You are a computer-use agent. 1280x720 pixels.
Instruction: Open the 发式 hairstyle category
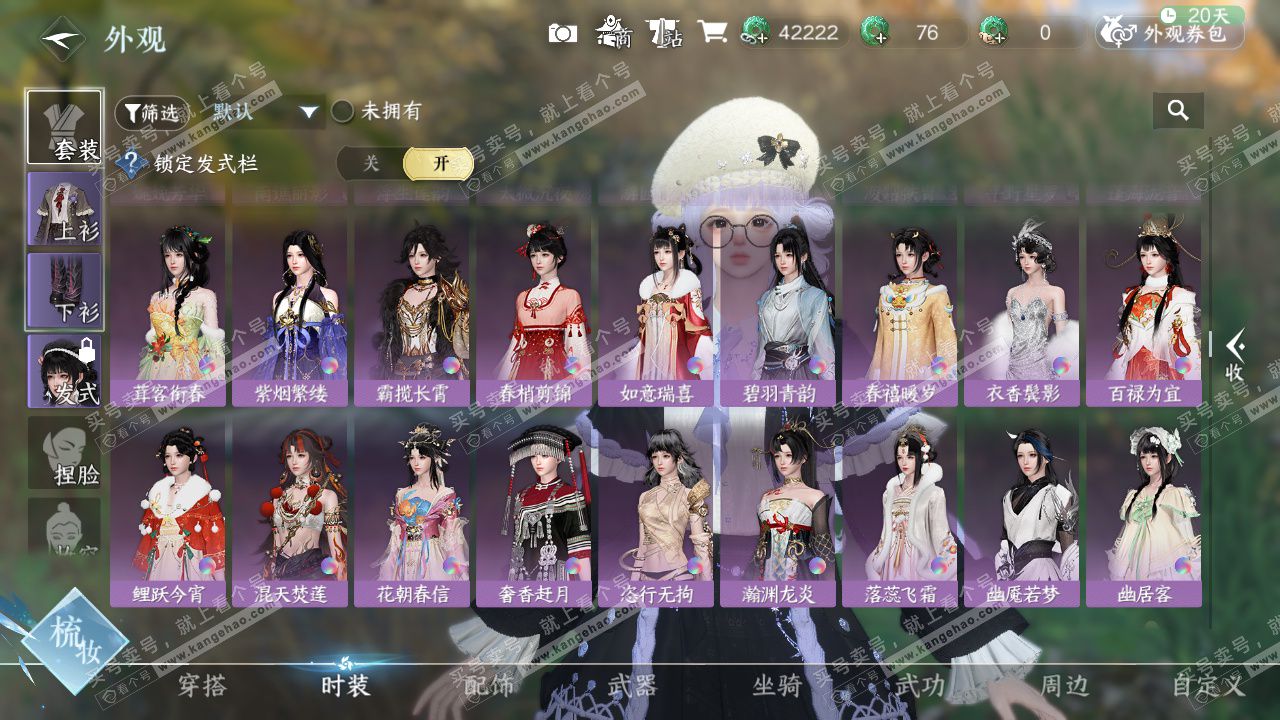coord(65,371)
